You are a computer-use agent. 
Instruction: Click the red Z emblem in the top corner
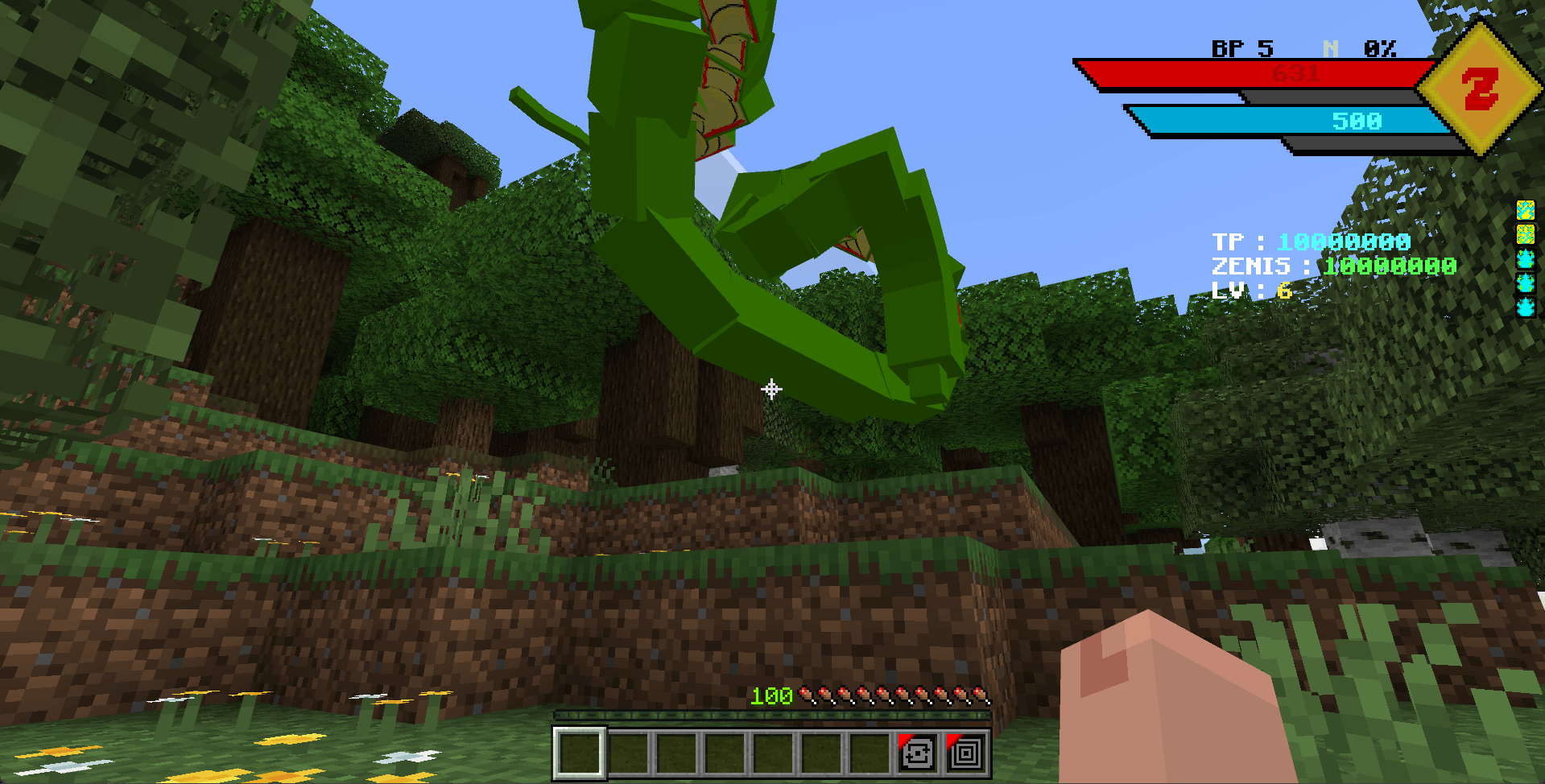coord(1478,86)
